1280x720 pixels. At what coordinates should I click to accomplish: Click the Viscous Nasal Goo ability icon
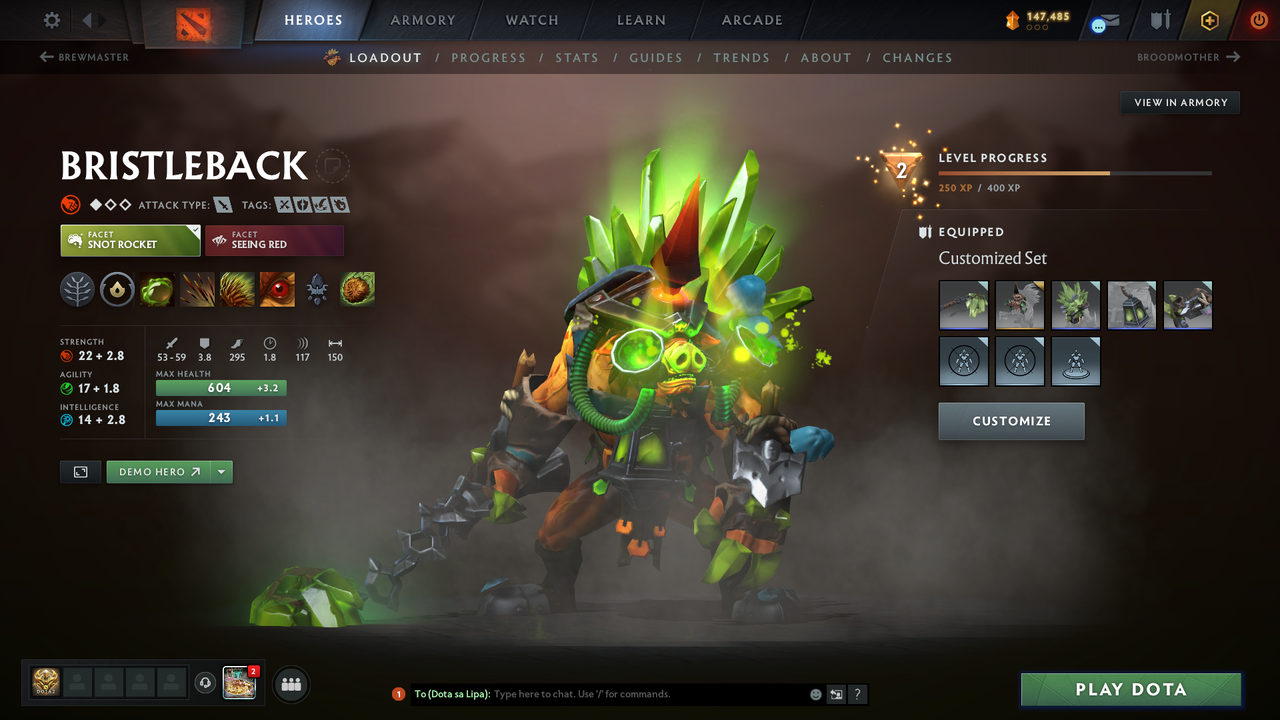[157, 290]
